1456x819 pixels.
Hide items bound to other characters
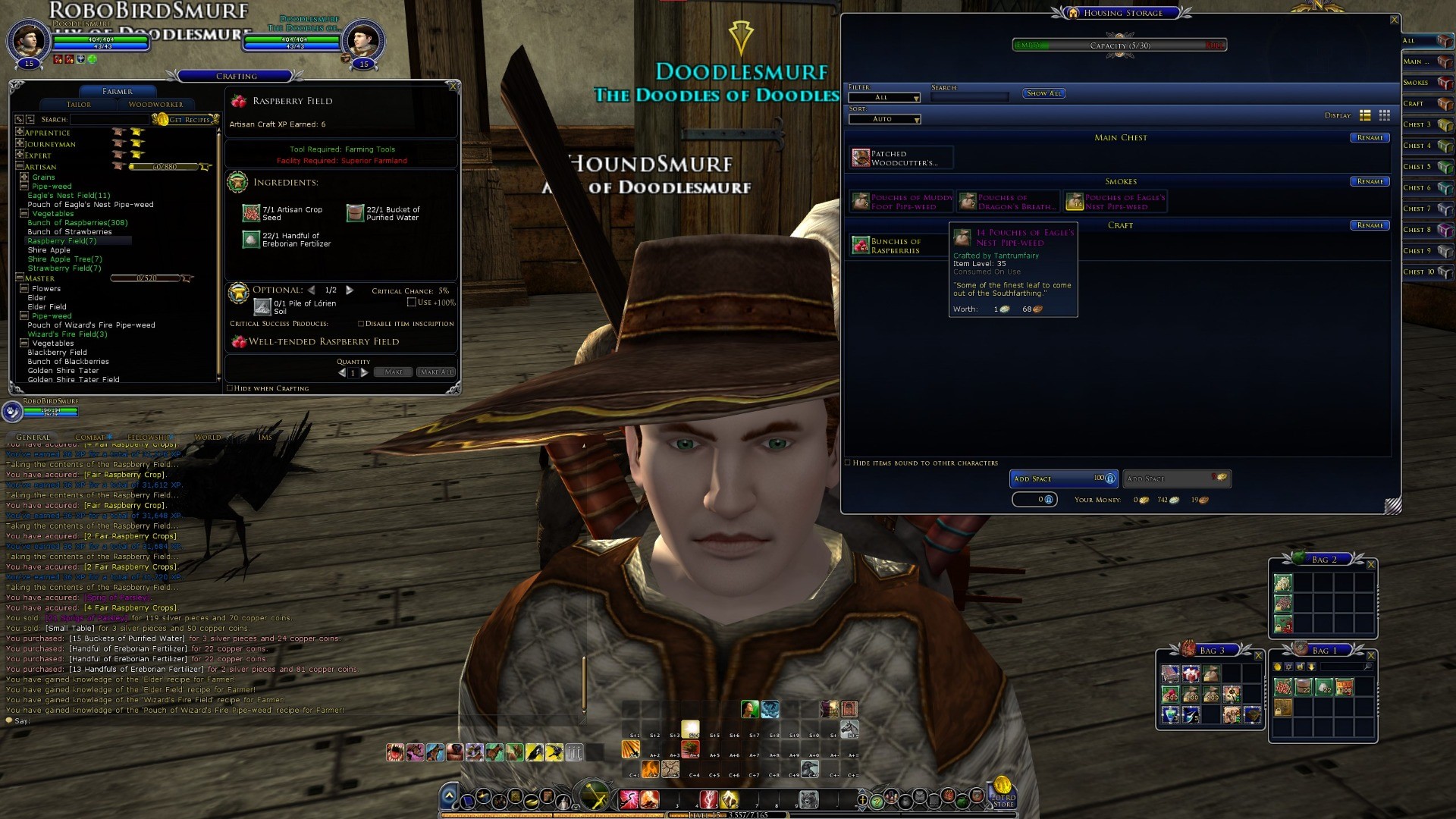coord(848,463)
